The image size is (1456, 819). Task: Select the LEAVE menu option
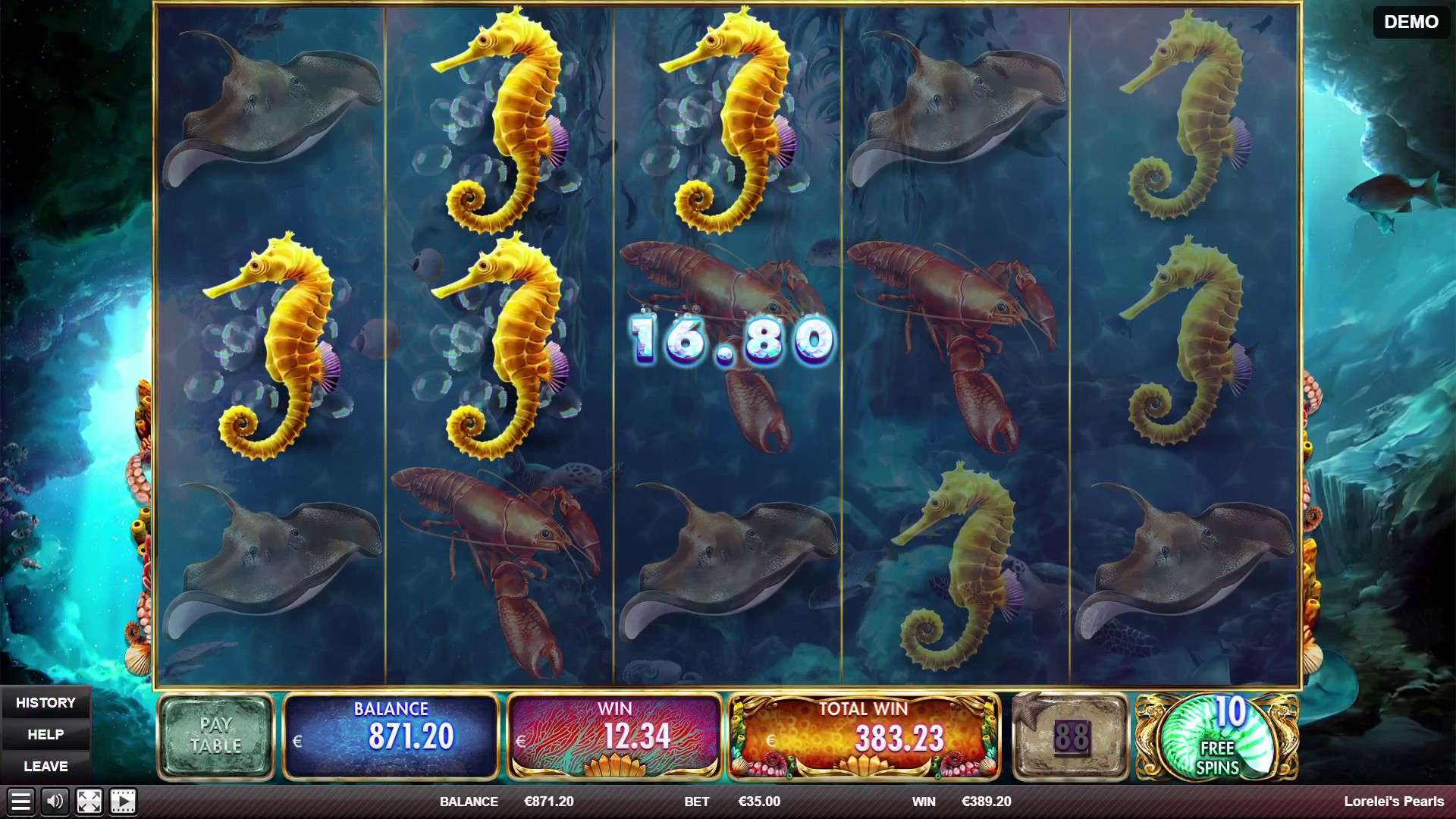coord(47,766)
